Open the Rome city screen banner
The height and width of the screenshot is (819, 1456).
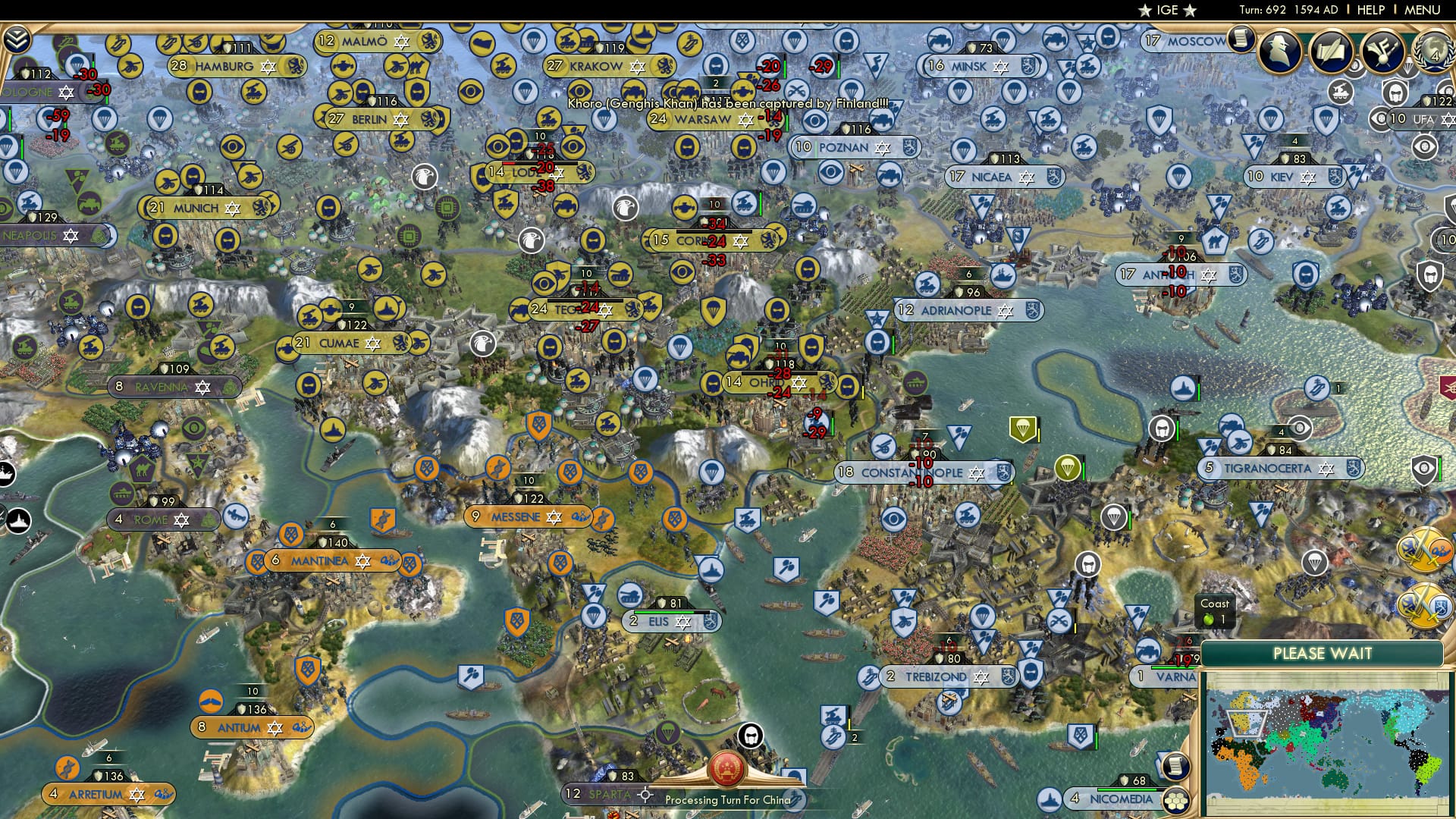click(163, 519)
